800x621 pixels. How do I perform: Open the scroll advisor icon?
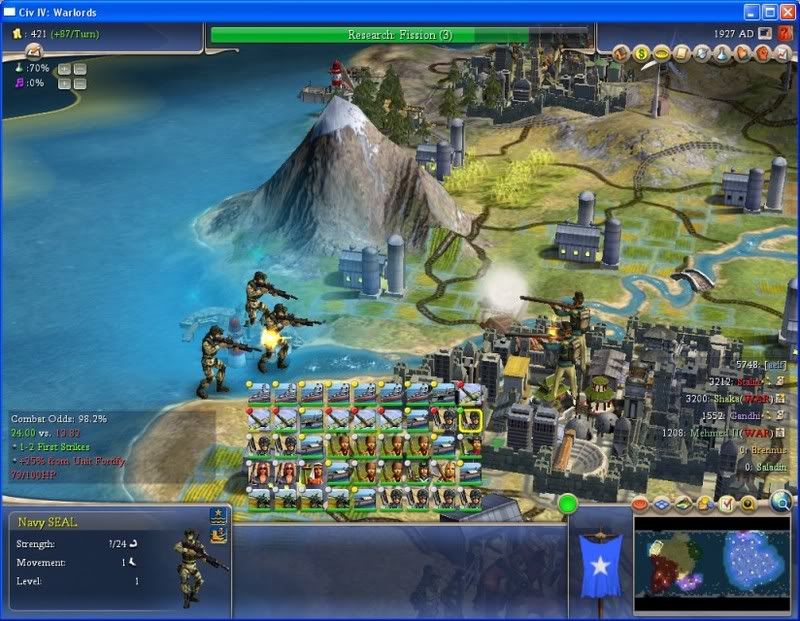click(681, 52)
